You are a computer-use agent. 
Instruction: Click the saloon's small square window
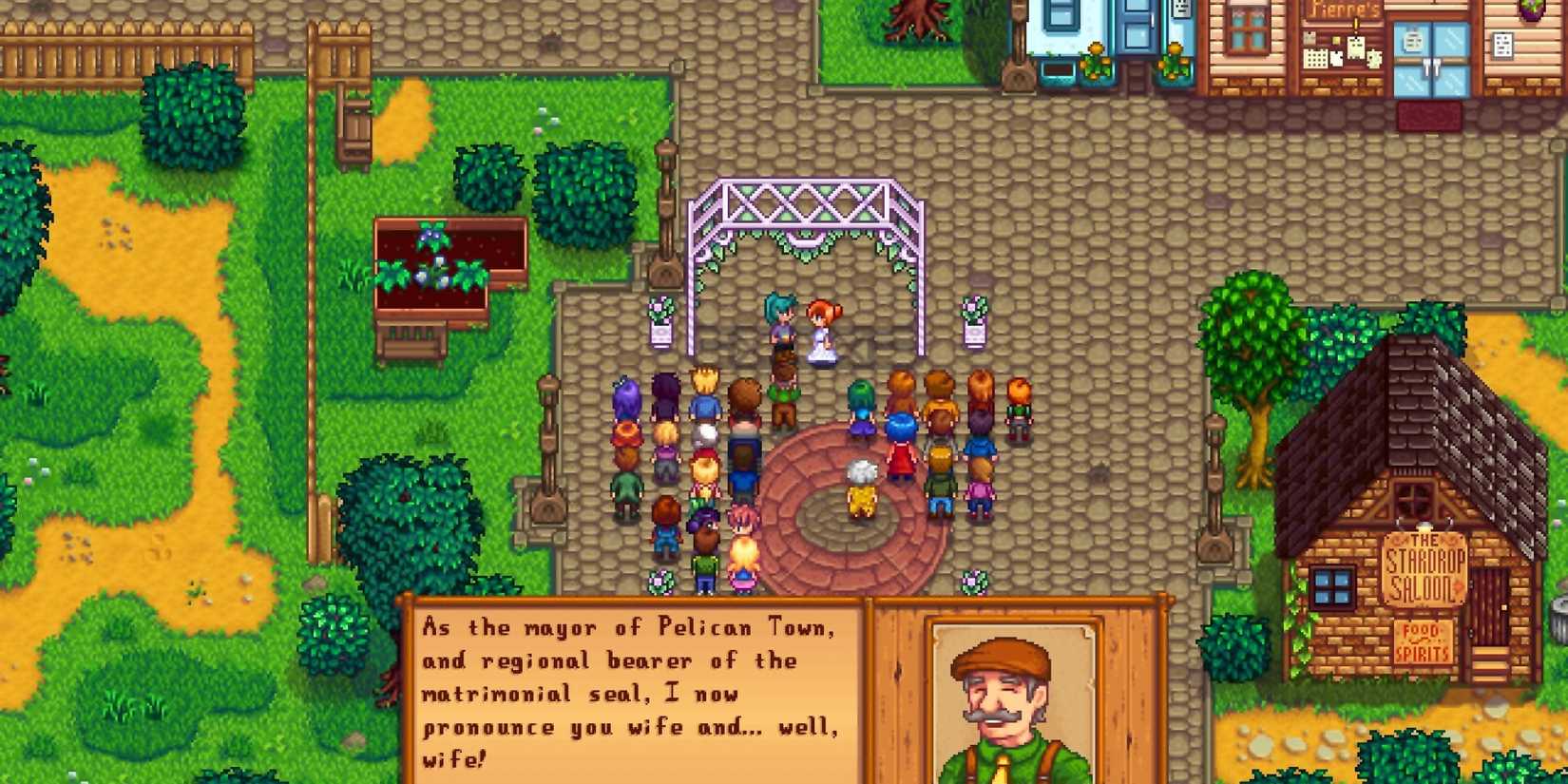tap(1332, 587)
